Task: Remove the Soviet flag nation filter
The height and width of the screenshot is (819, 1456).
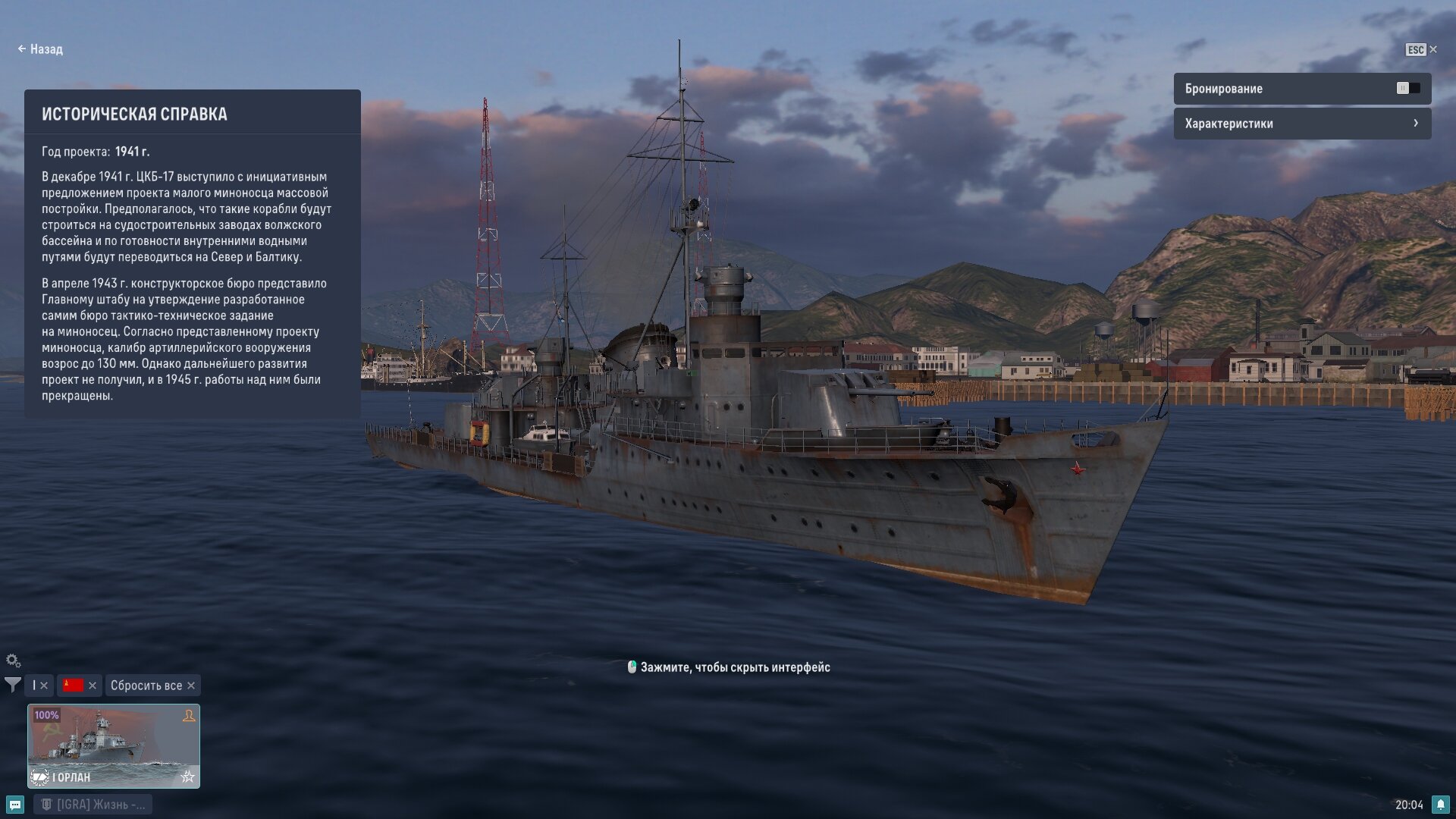Action: [x=93, y=686]
